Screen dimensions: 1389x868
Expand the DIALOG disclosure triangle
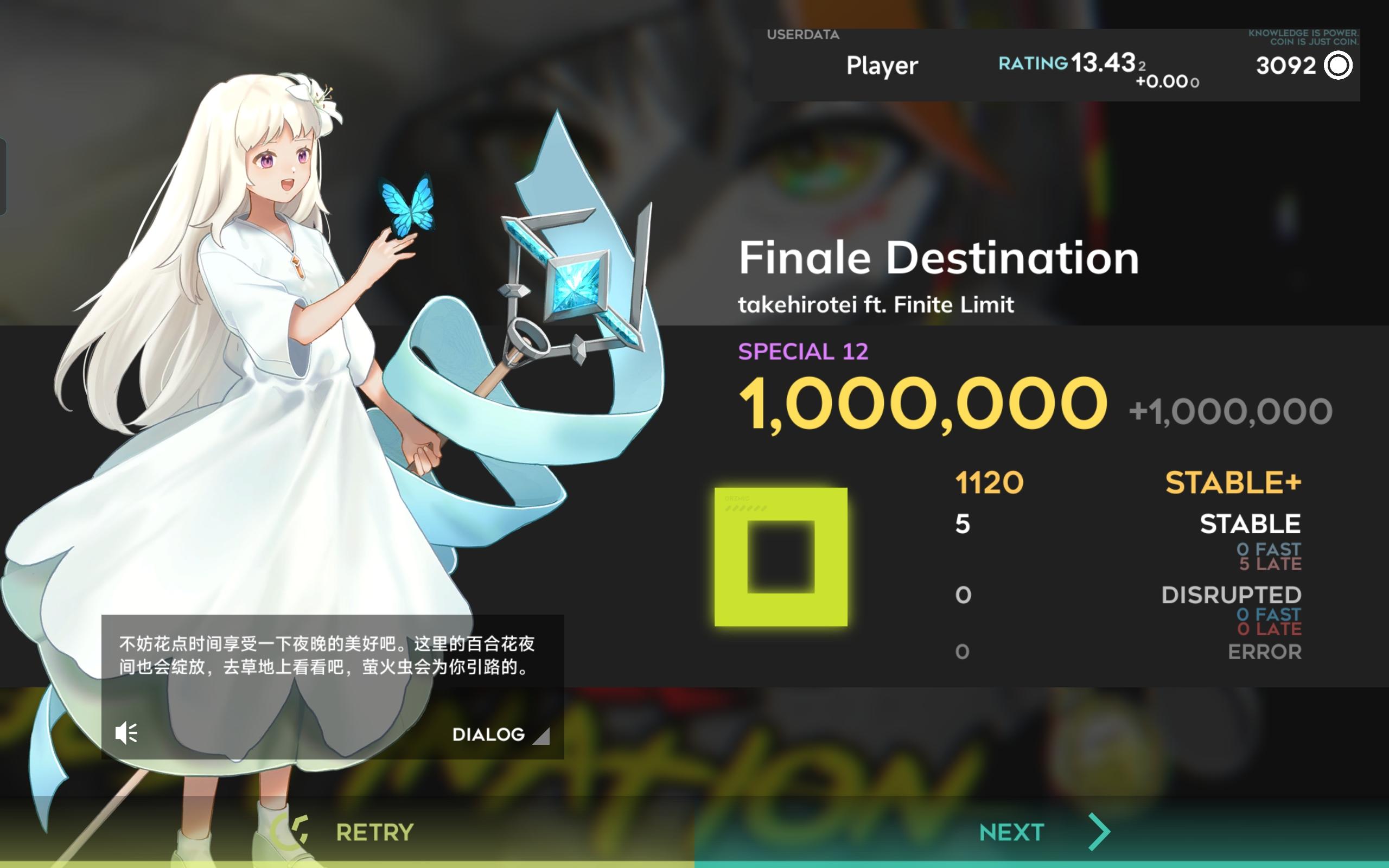[542, 736]
